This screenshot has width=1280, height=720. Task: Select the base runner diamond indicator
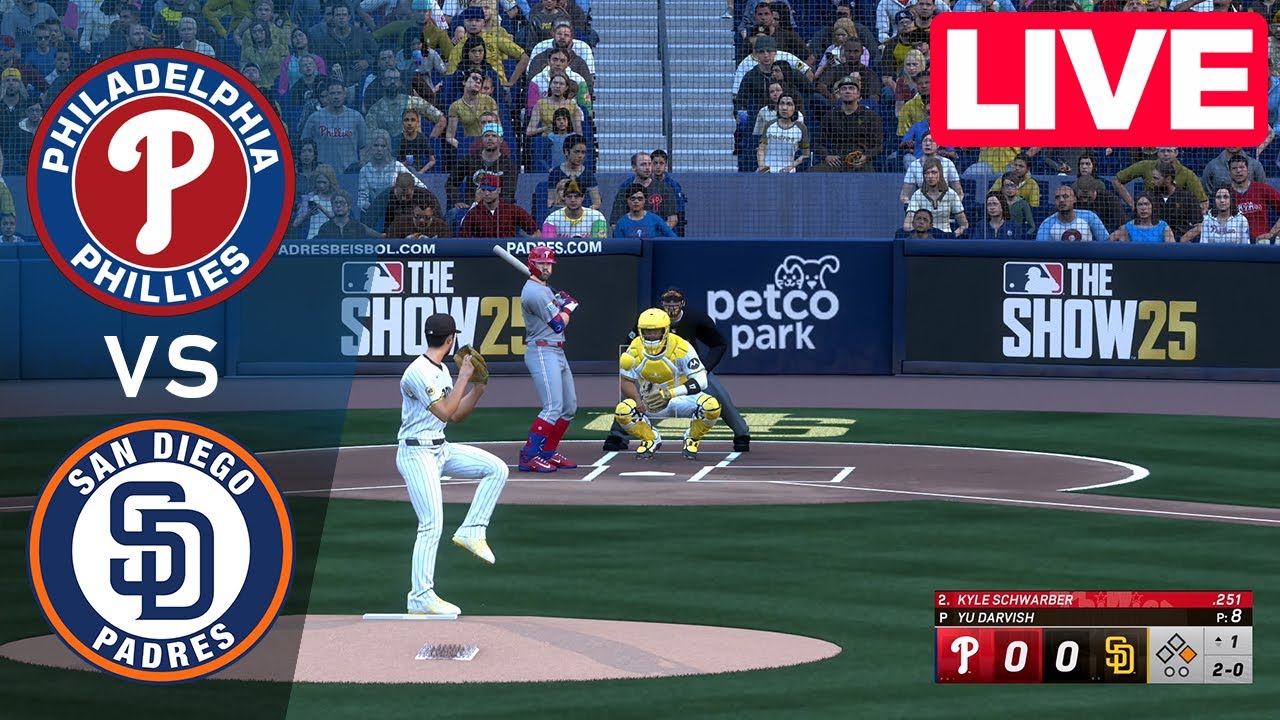[x=1175, y=650]
